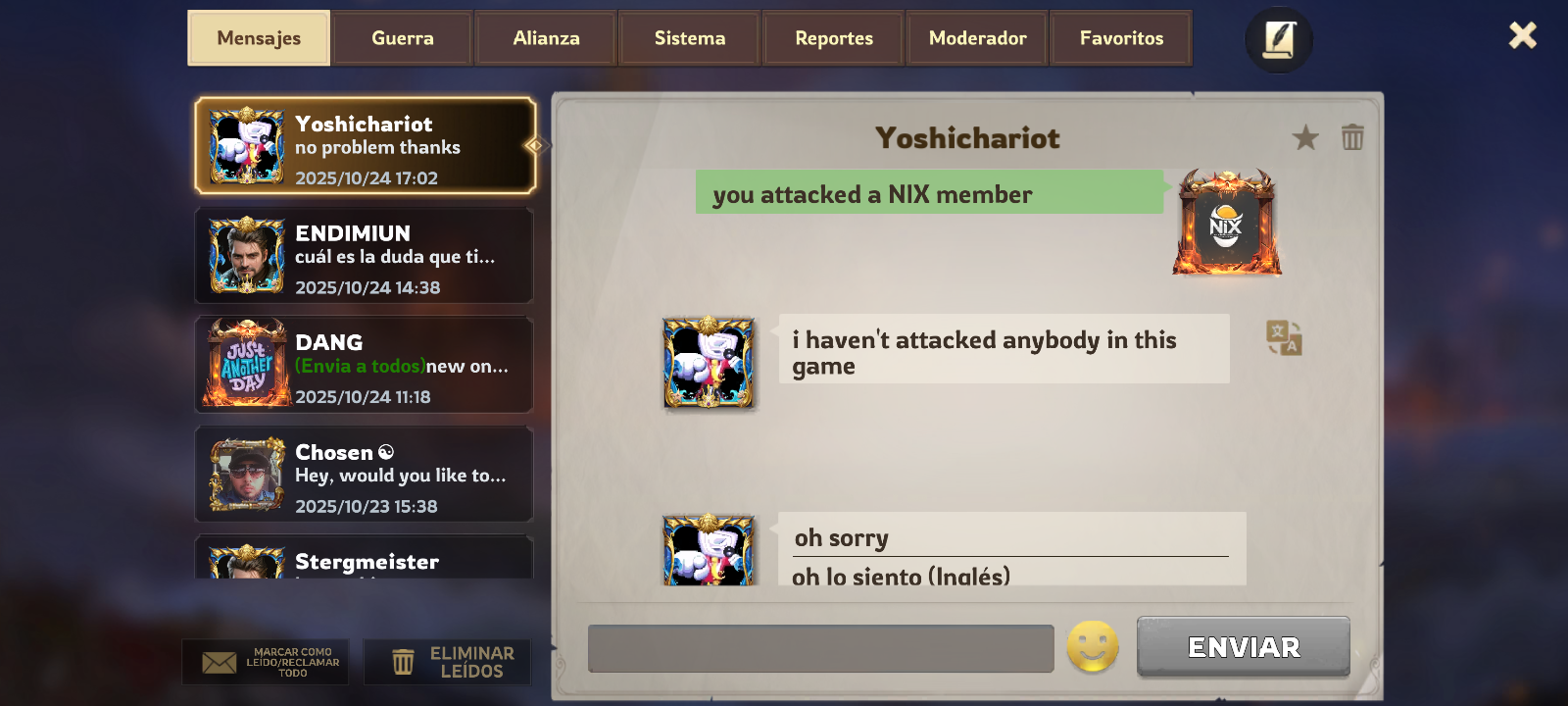This screenshot has height=706, width=1568.
Task: Select the Mensajes tab
Action: pos(259,38)
